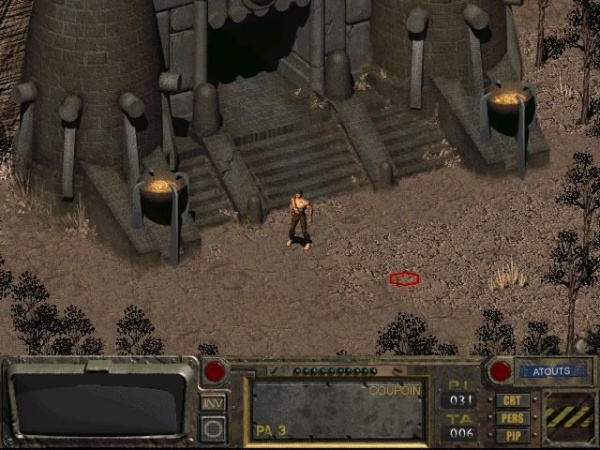Open the inventory with the INV button

(x=213, y=402)
